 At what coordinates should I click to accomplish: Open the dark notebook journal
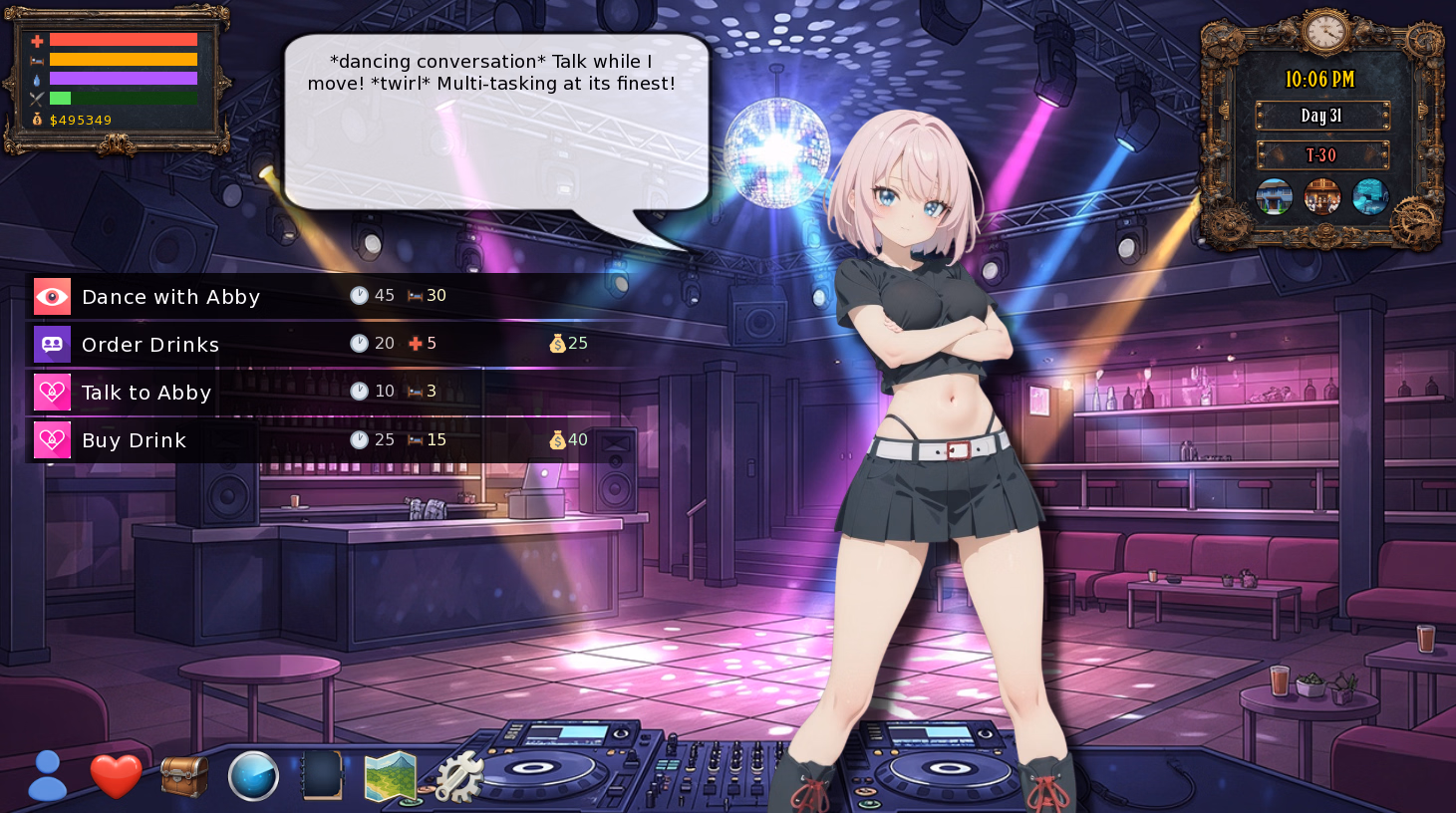click(322, 776)
